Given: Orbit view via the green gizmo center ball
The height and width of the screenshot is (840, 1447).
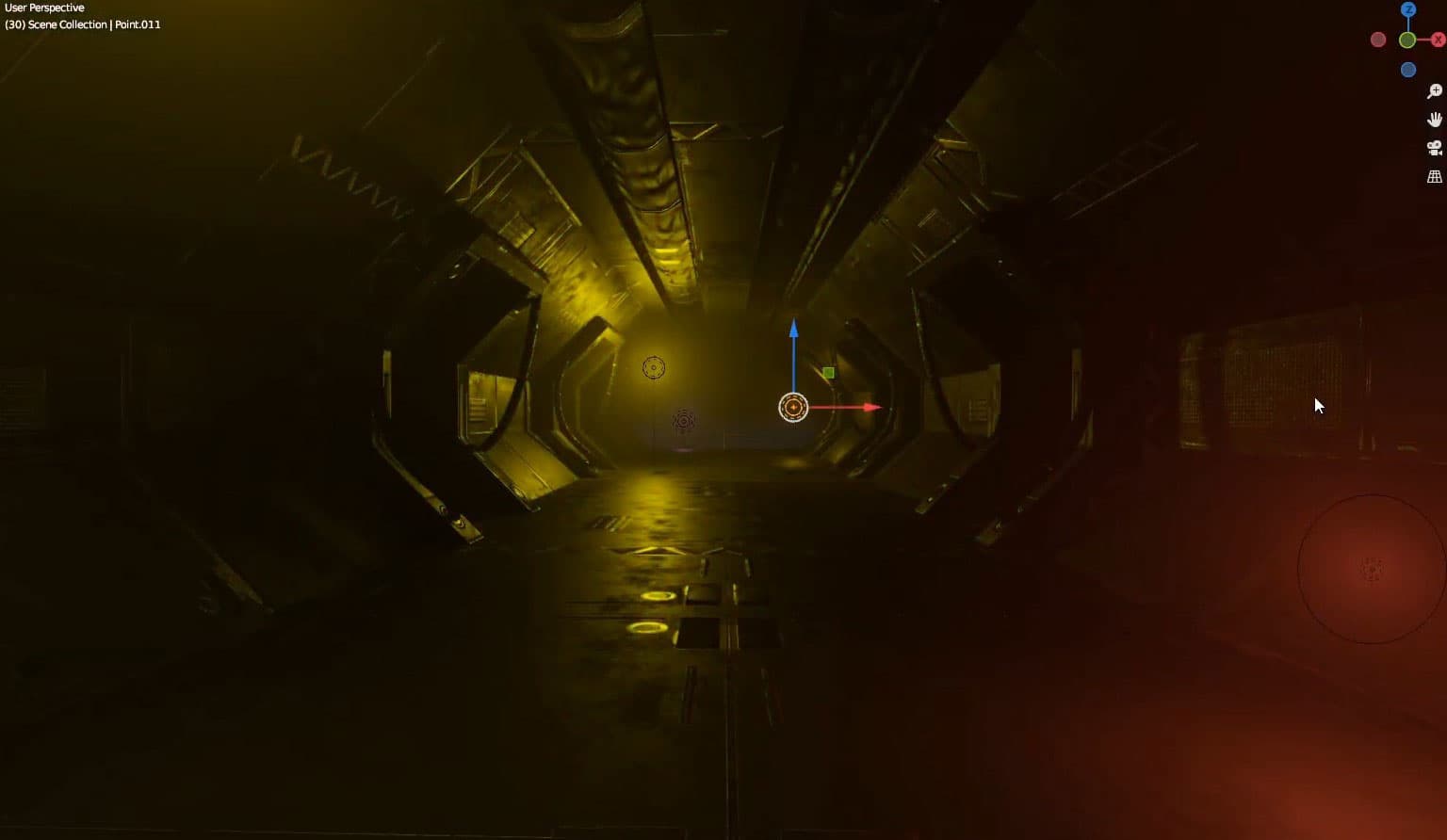Looking at the screenshot, I should pyautogui.click(x=1408, y=40).
